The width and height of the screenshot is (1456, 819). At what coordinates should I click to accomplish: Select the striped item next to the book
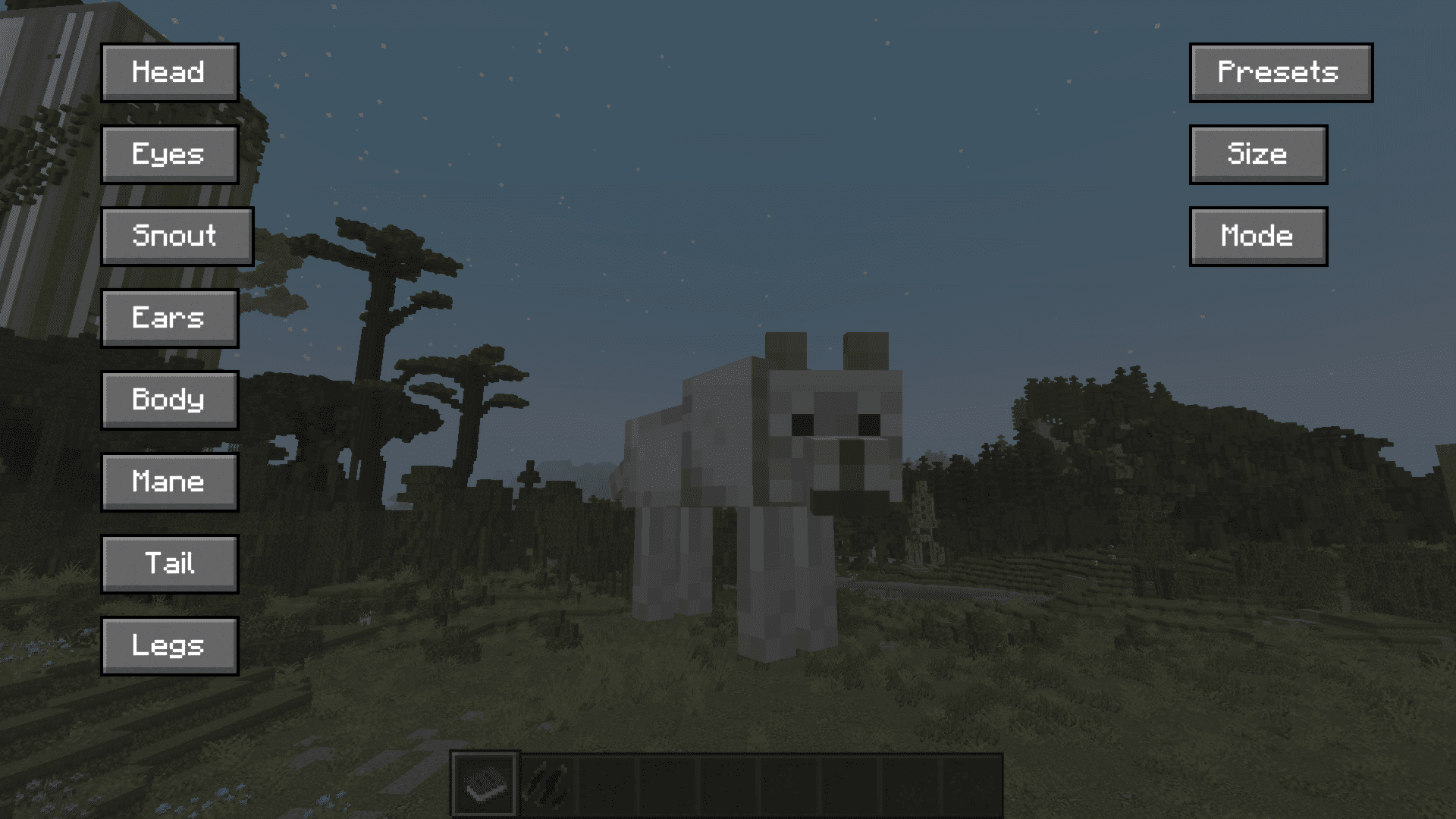coord(548,784)
